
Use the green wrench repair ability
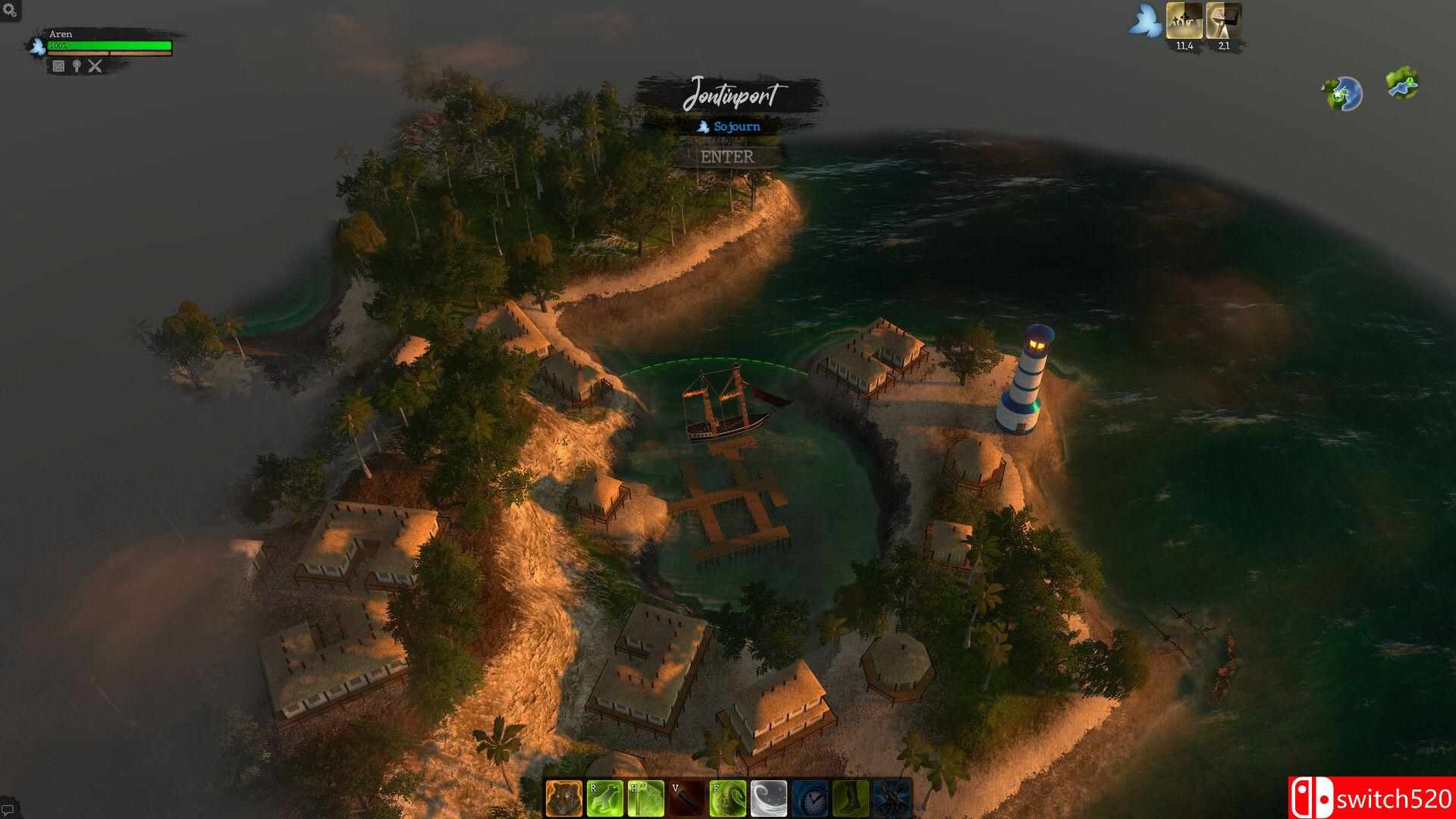[604, 799]
